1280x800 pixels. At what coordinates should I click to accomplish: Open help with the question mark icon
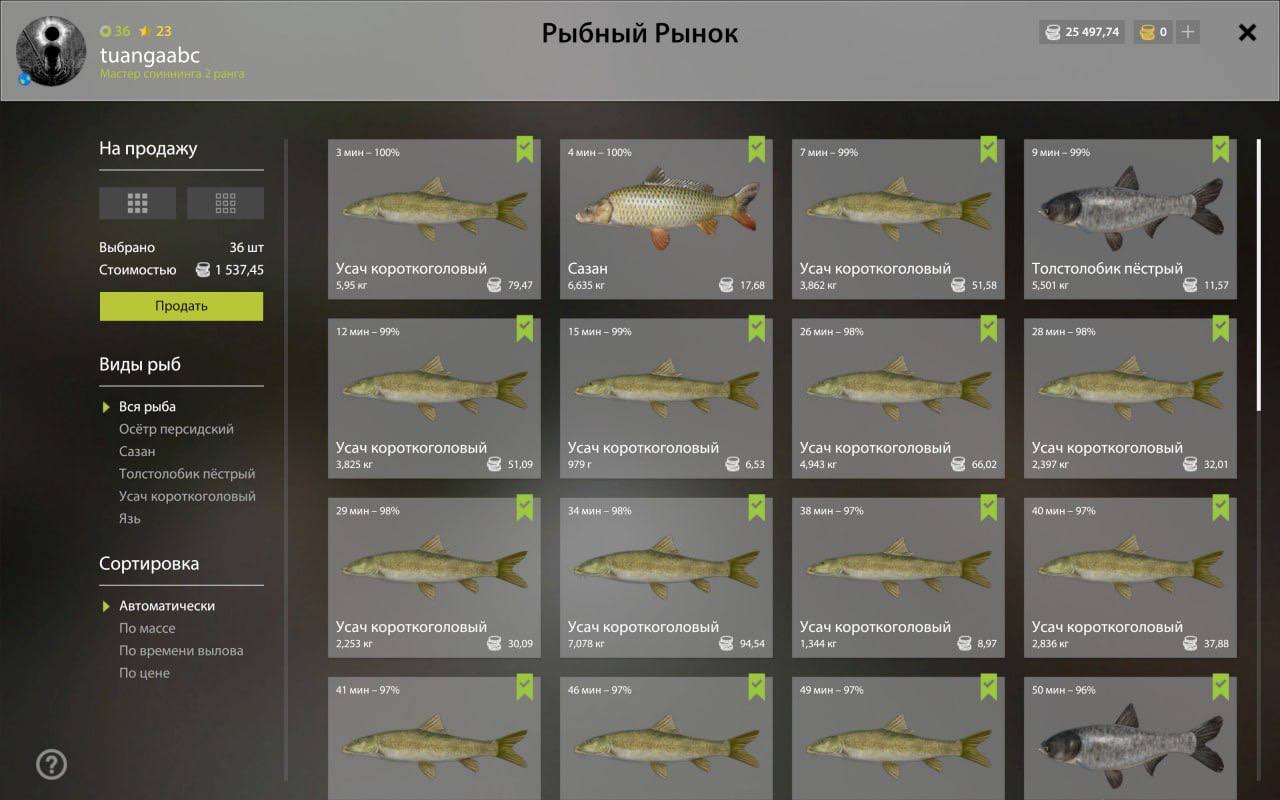[x=51, y=765]
